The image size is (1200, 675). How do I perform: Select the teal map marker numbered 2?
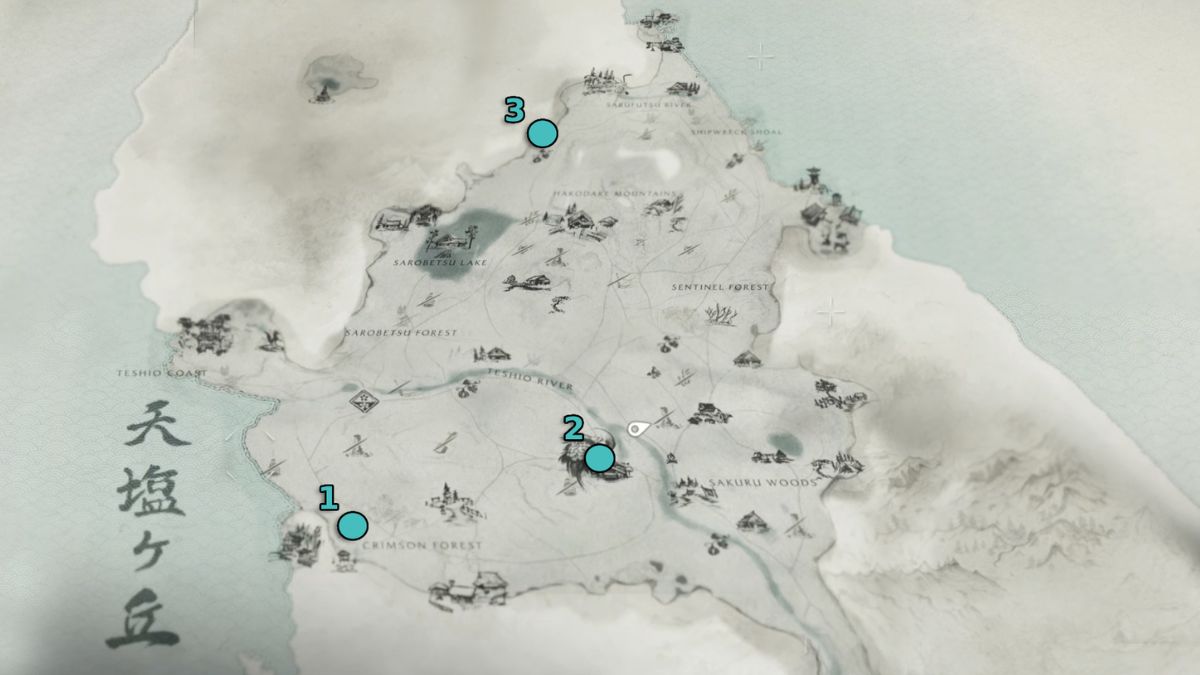point(599,458)
